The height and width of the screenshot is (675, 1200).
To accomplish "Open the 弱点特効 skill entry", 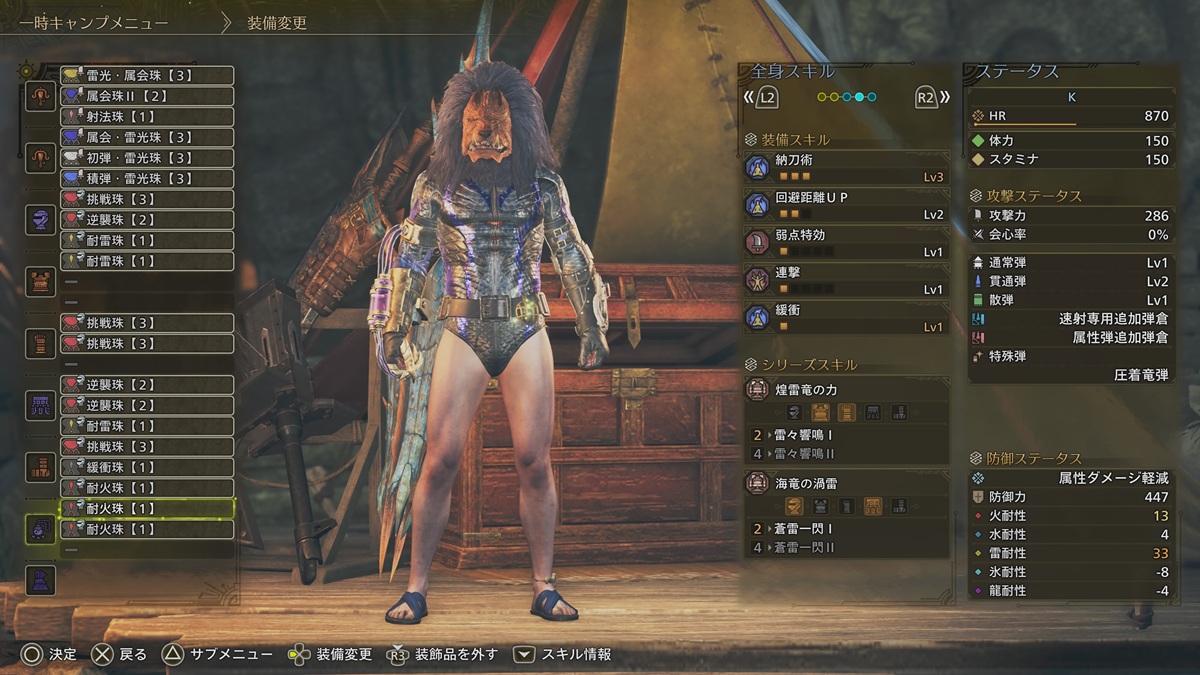I will (x=846, y=242).
